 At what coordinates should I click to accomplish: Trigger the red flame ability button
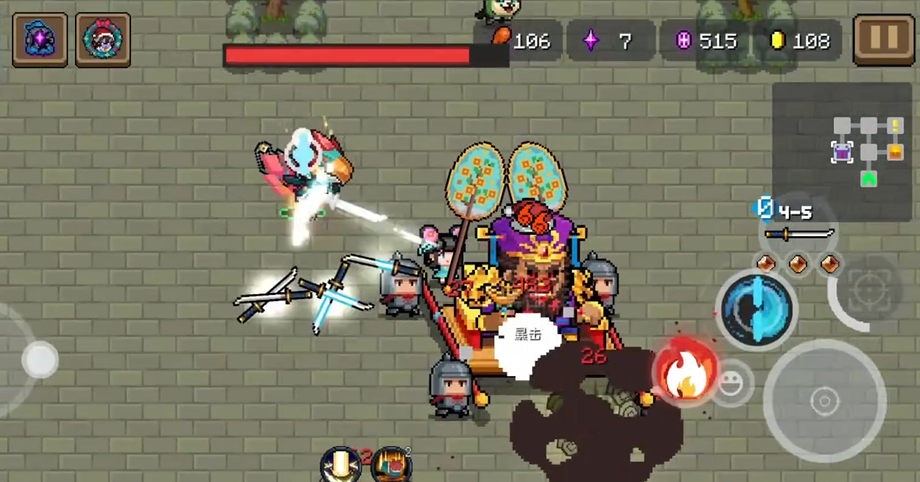coord(683,370)
